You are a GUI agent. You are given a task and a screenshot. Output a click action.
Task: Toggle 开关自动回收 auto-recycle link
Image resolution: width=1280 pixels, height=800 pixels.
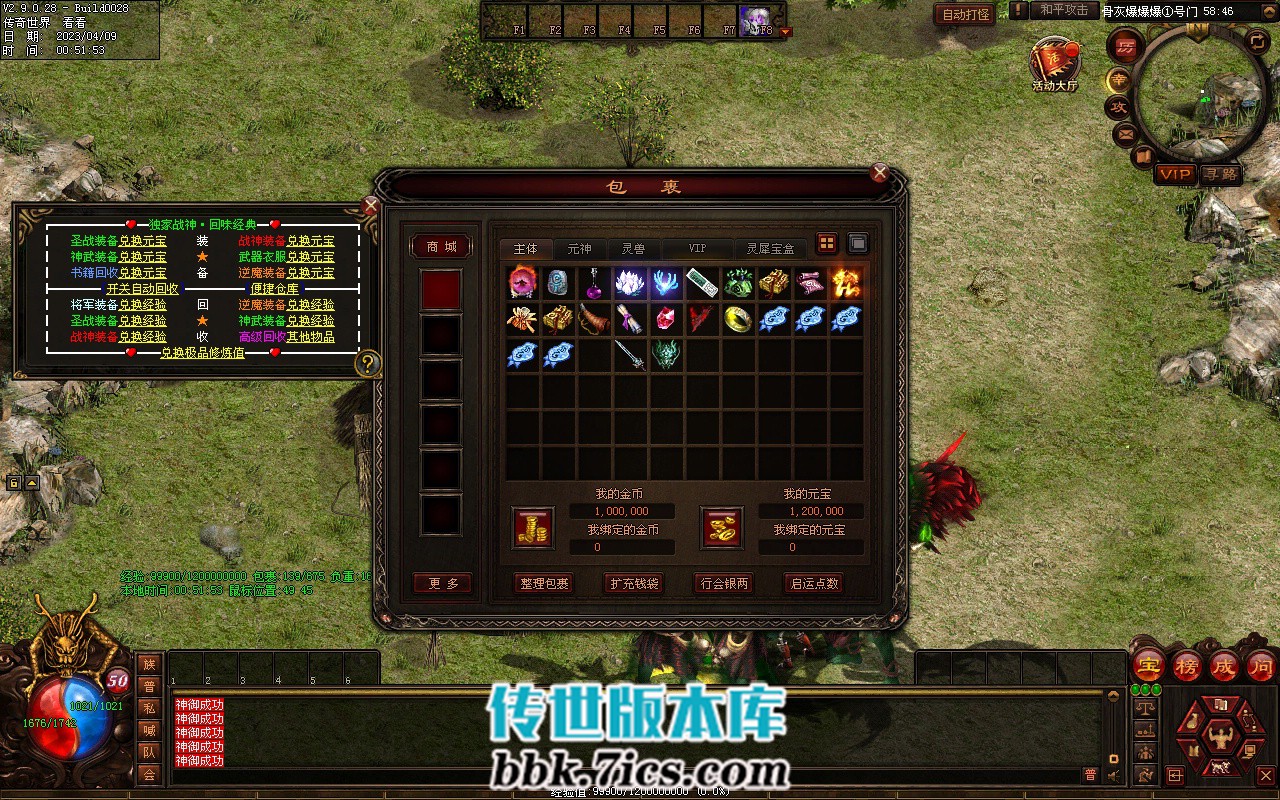point(142,289)
